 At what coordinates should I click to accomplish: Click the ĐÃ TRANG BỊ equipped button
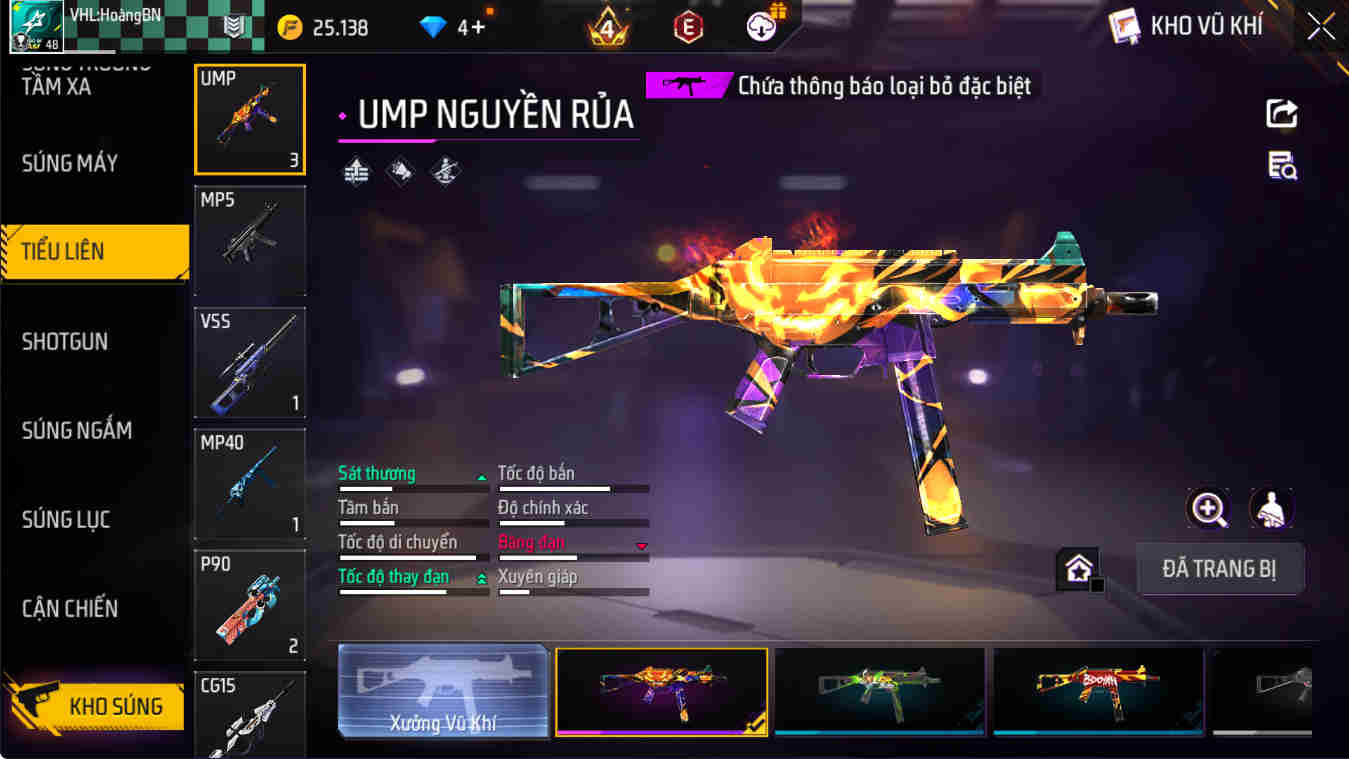(1219, 569)
